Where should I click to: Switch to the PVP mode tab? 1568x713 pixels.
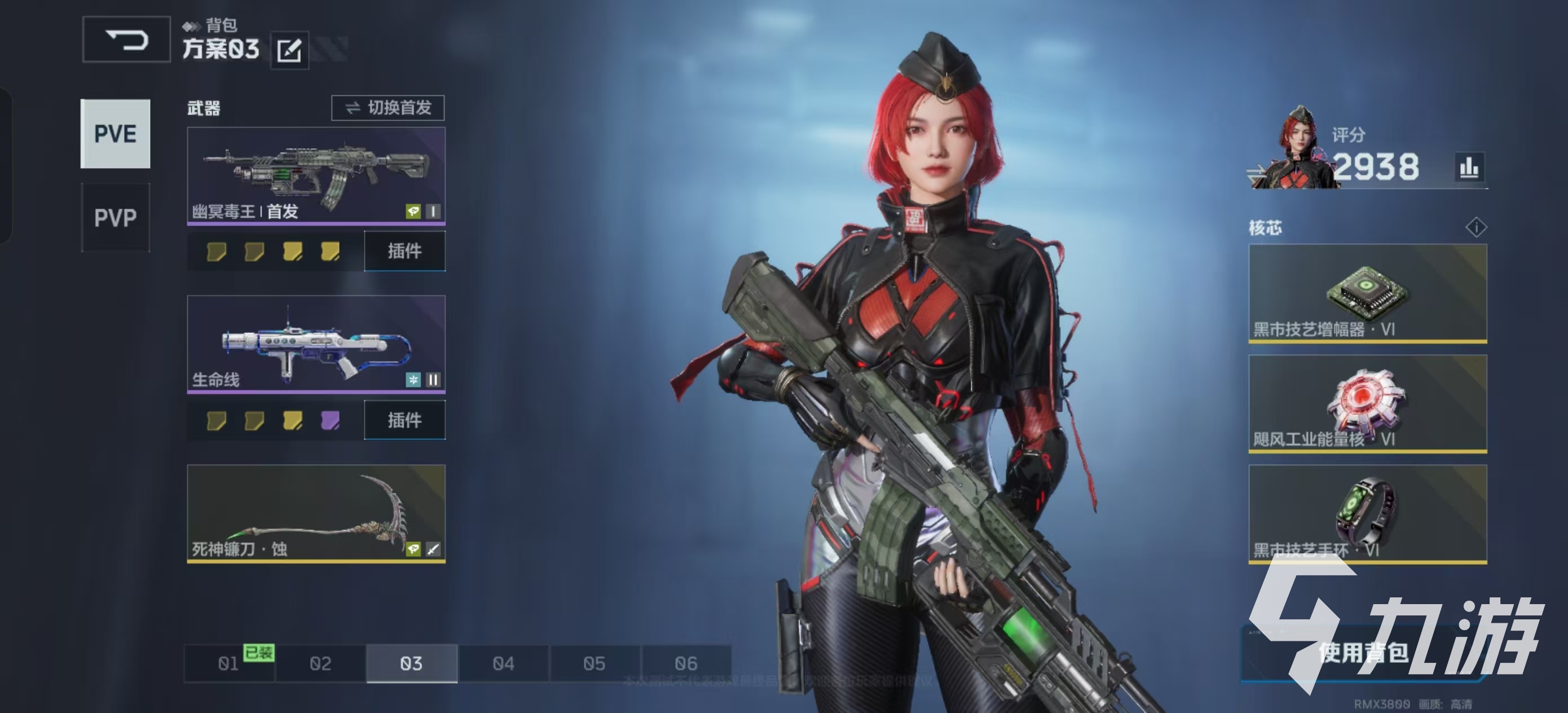(115, 217)
